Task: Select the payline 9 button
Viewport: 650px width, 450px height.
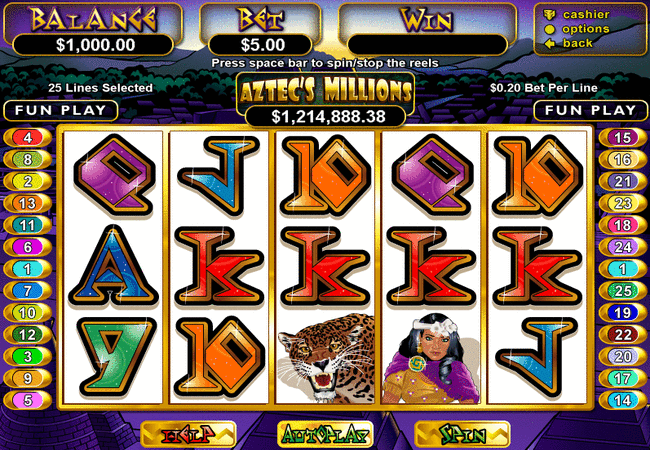Action: (27, 378)
